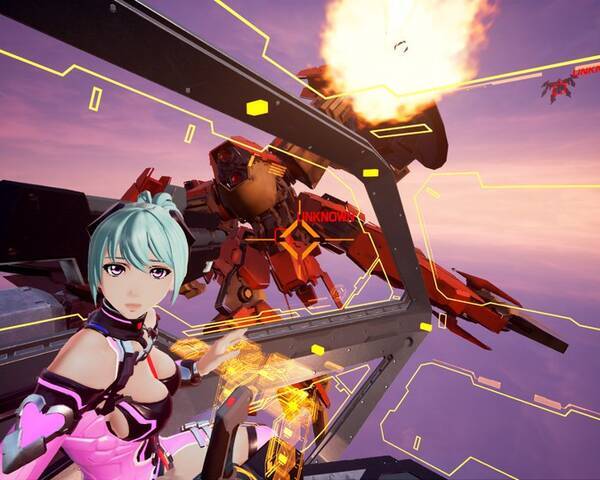Target the small distant enemy tagged UNKNOWN
The height and width of the screenshot is (480, 600).
556,90
